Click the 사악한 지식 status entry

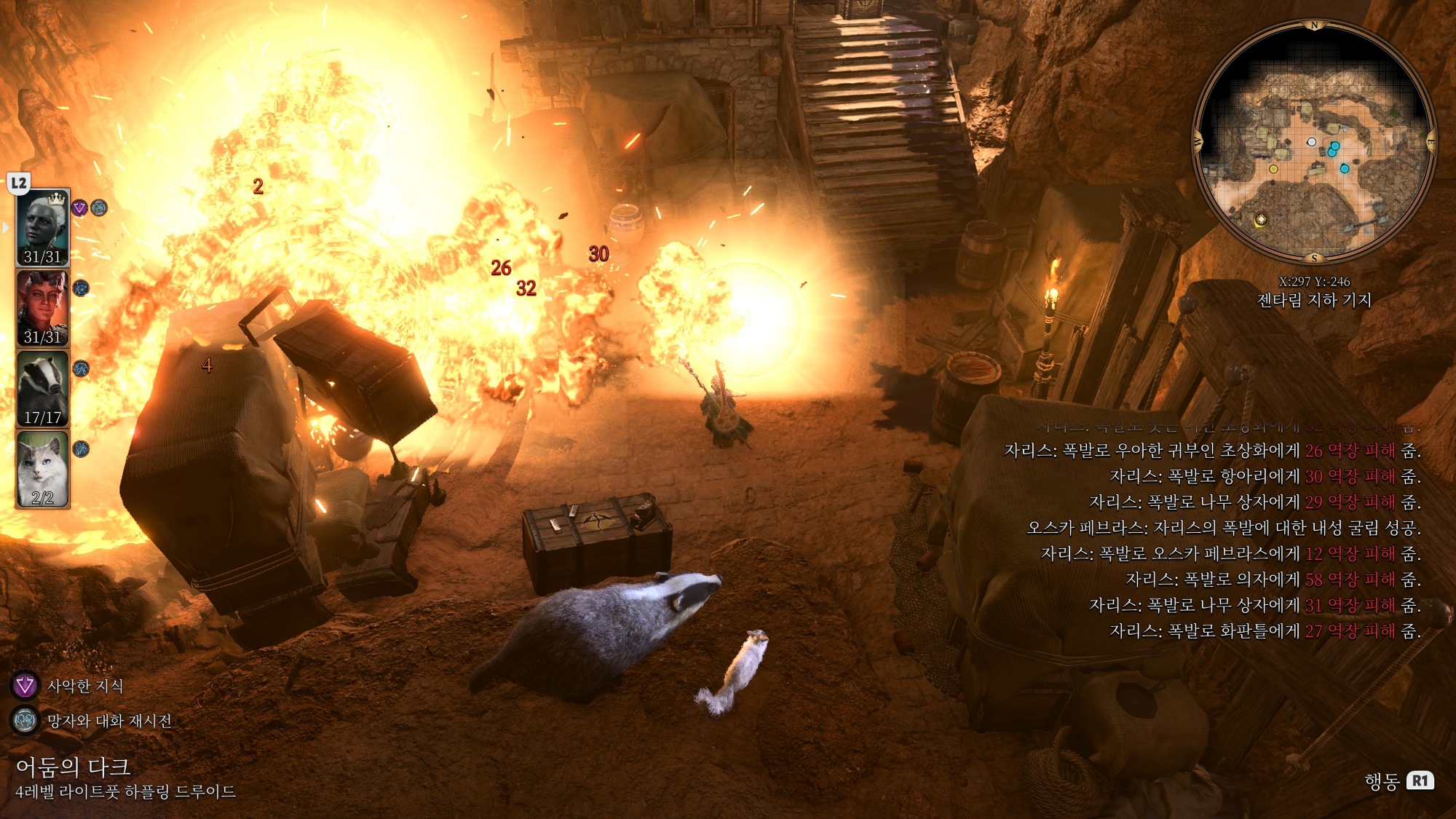(84, 686)
